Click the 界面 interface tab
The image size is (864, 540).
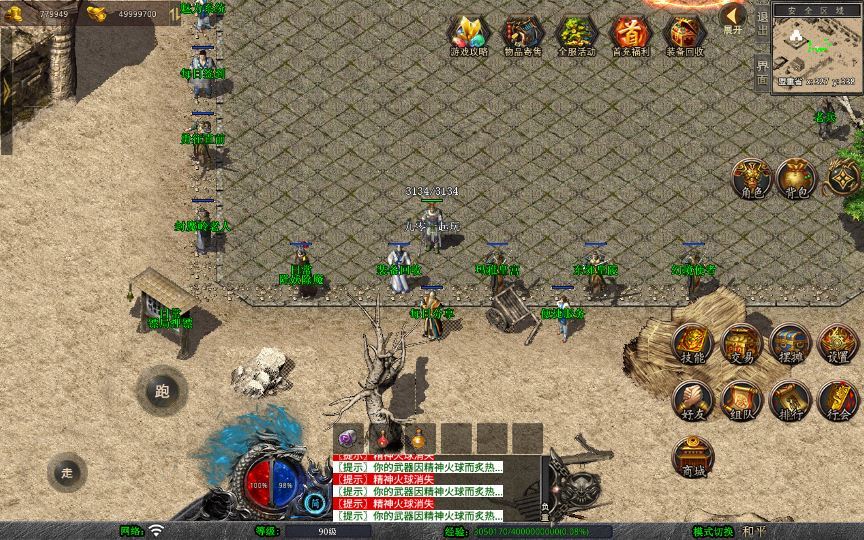(762, 72)
